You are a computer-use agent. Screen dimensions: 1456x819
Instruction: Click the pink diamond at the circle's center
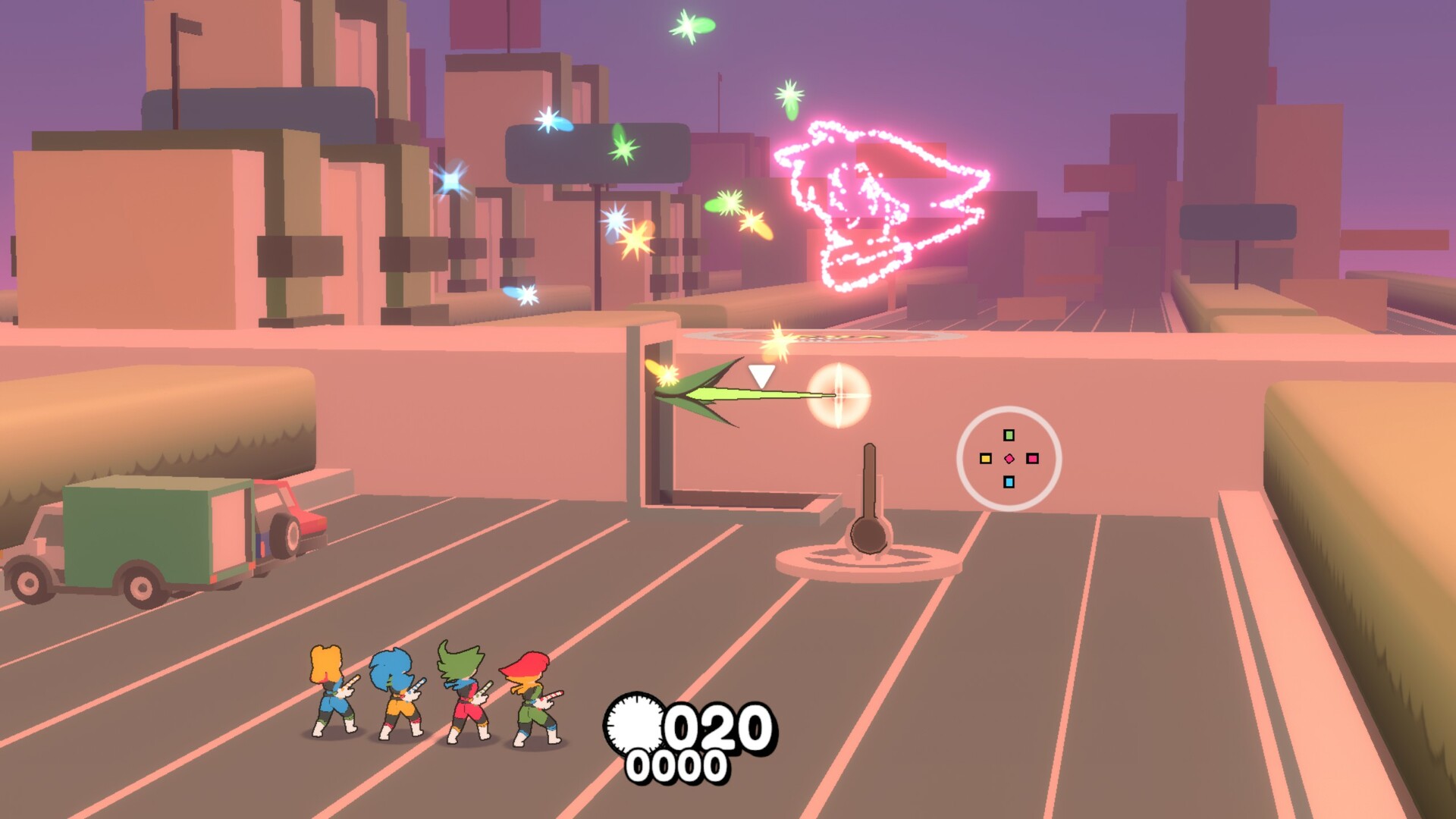point(1009,459)
